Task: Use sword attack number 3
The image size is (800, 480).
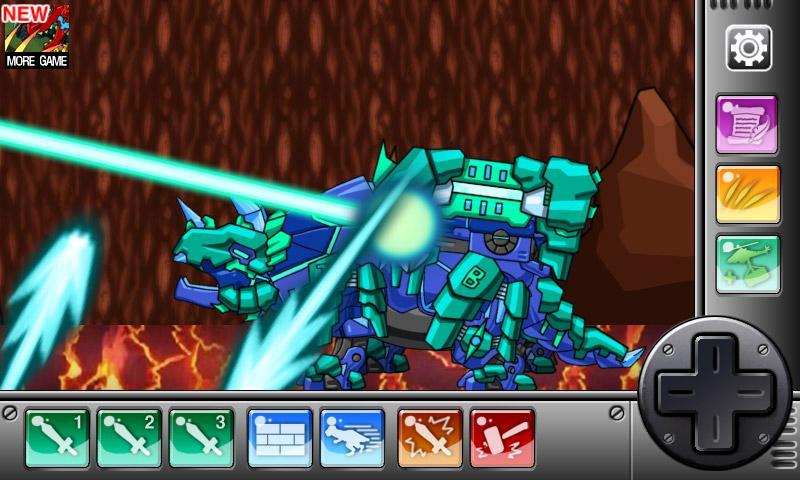Action: click(x=201, y=438)
